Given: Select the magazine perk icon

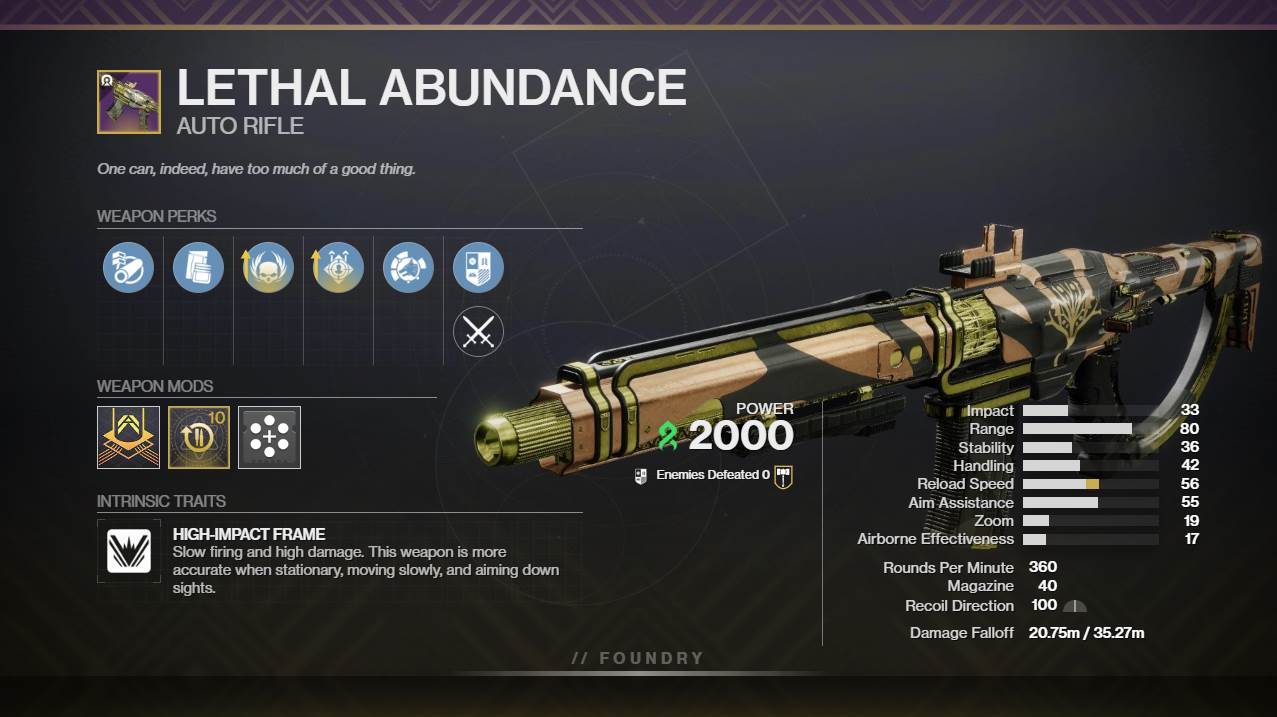Looking at the screenshot, I should tap(198, 267).
